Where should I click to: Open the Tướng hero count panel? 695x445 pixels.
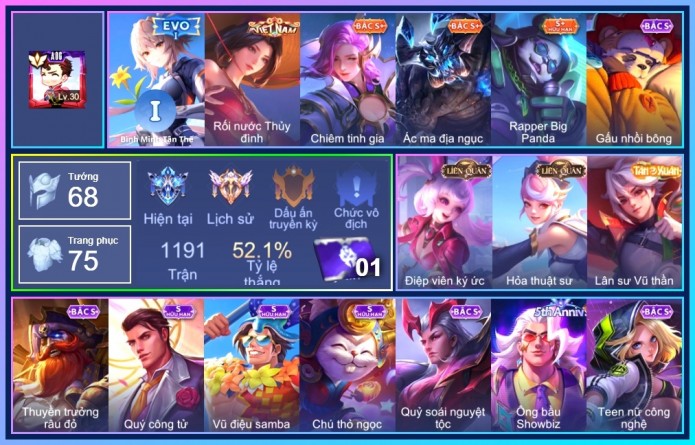tap(74, 190)
